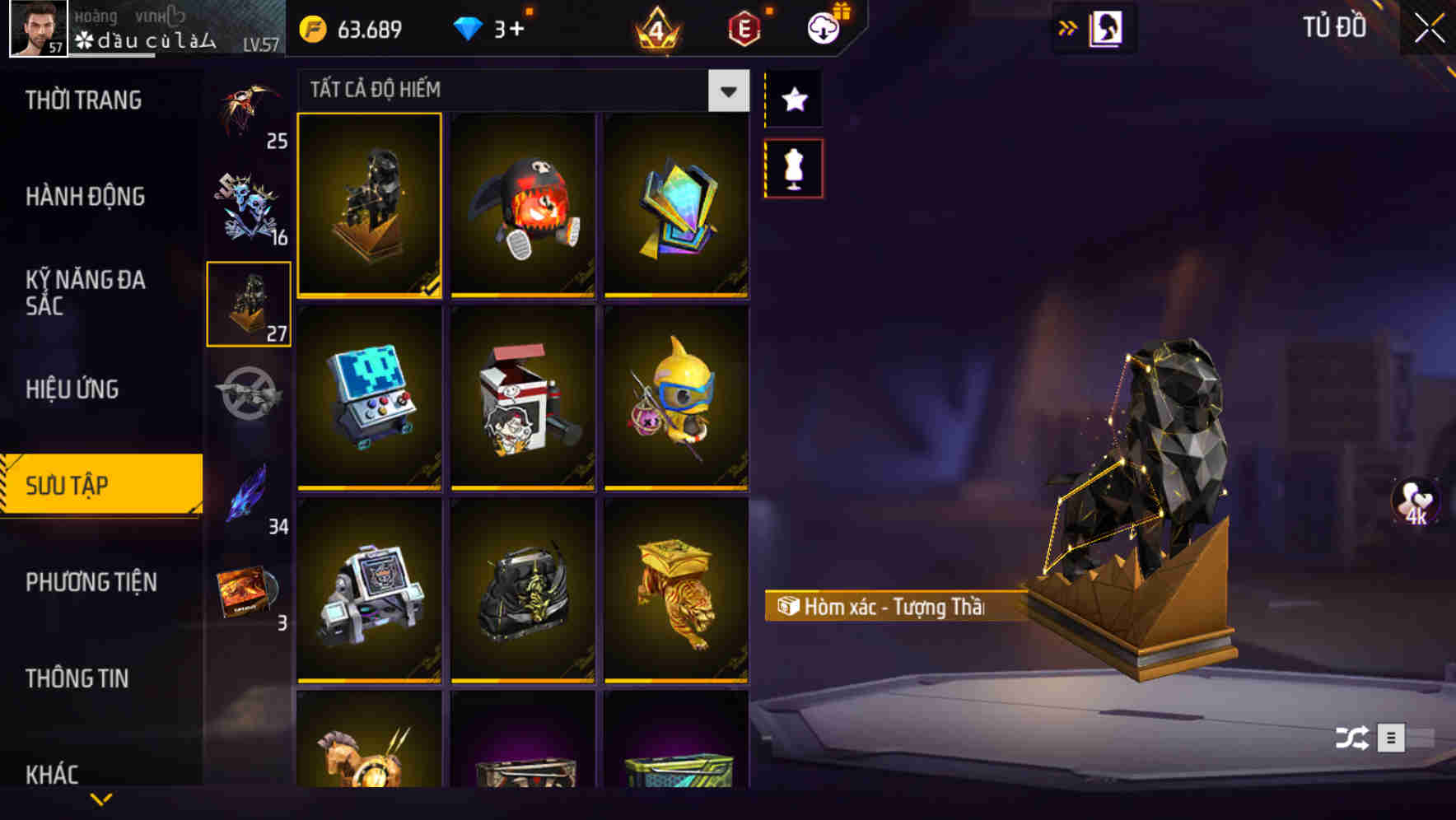Open the diamond top-up icon
The width and height of the screenshot is (1456, 820).
point(469,29)
